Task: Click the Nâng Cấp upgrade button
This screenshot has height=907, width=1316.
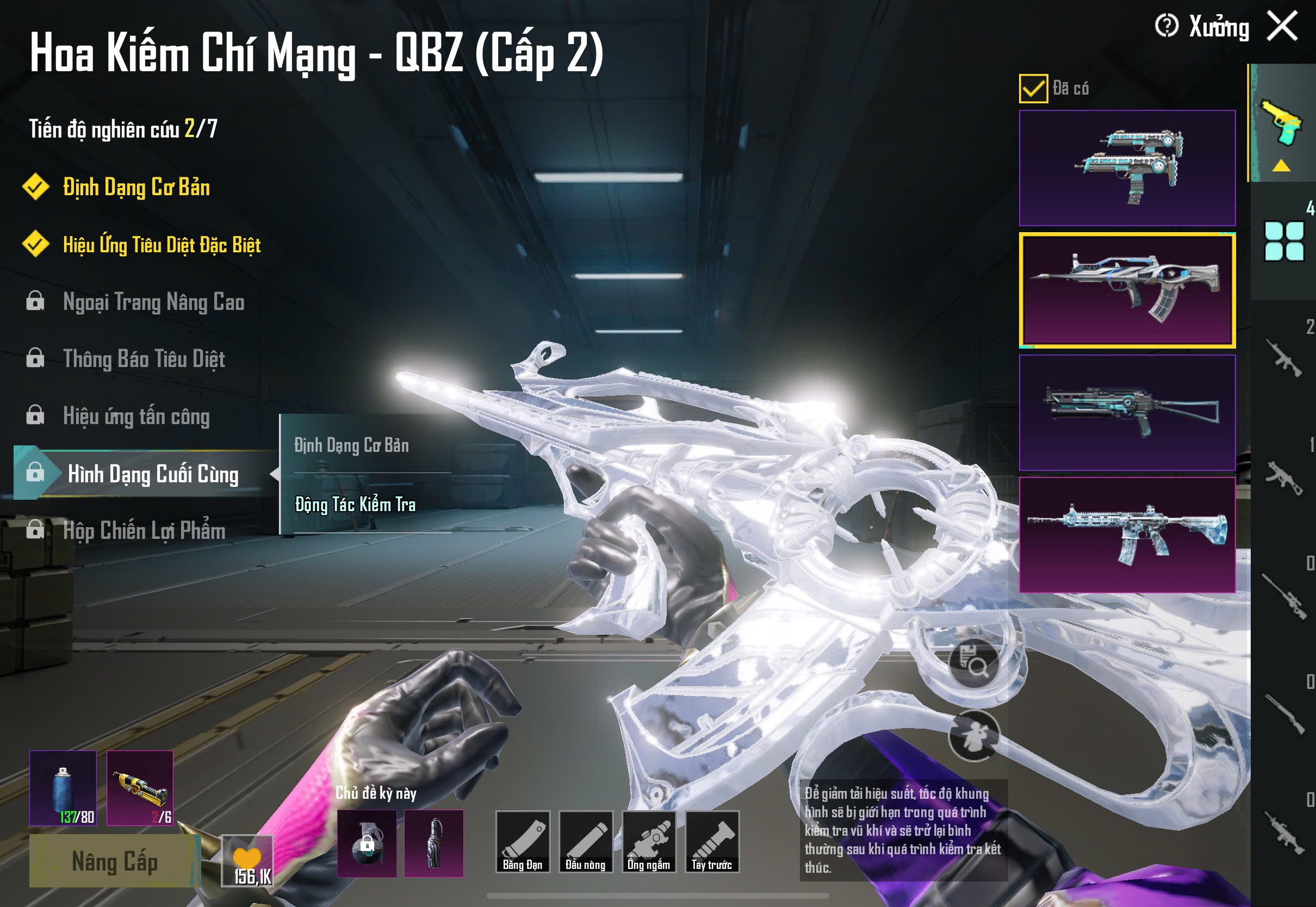Action: click(x=114, y=861)
